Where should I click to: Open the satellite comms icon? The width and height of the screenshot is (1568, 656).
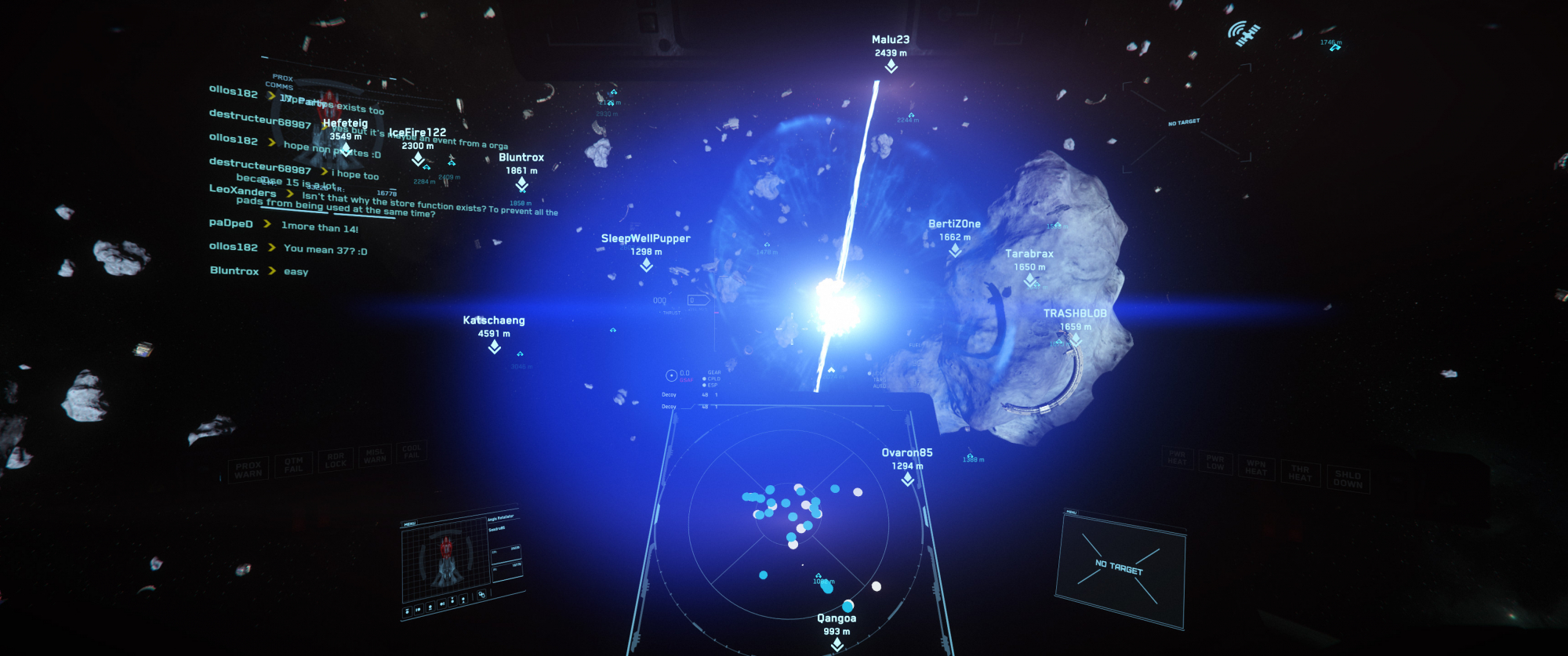coord(1243,34)
